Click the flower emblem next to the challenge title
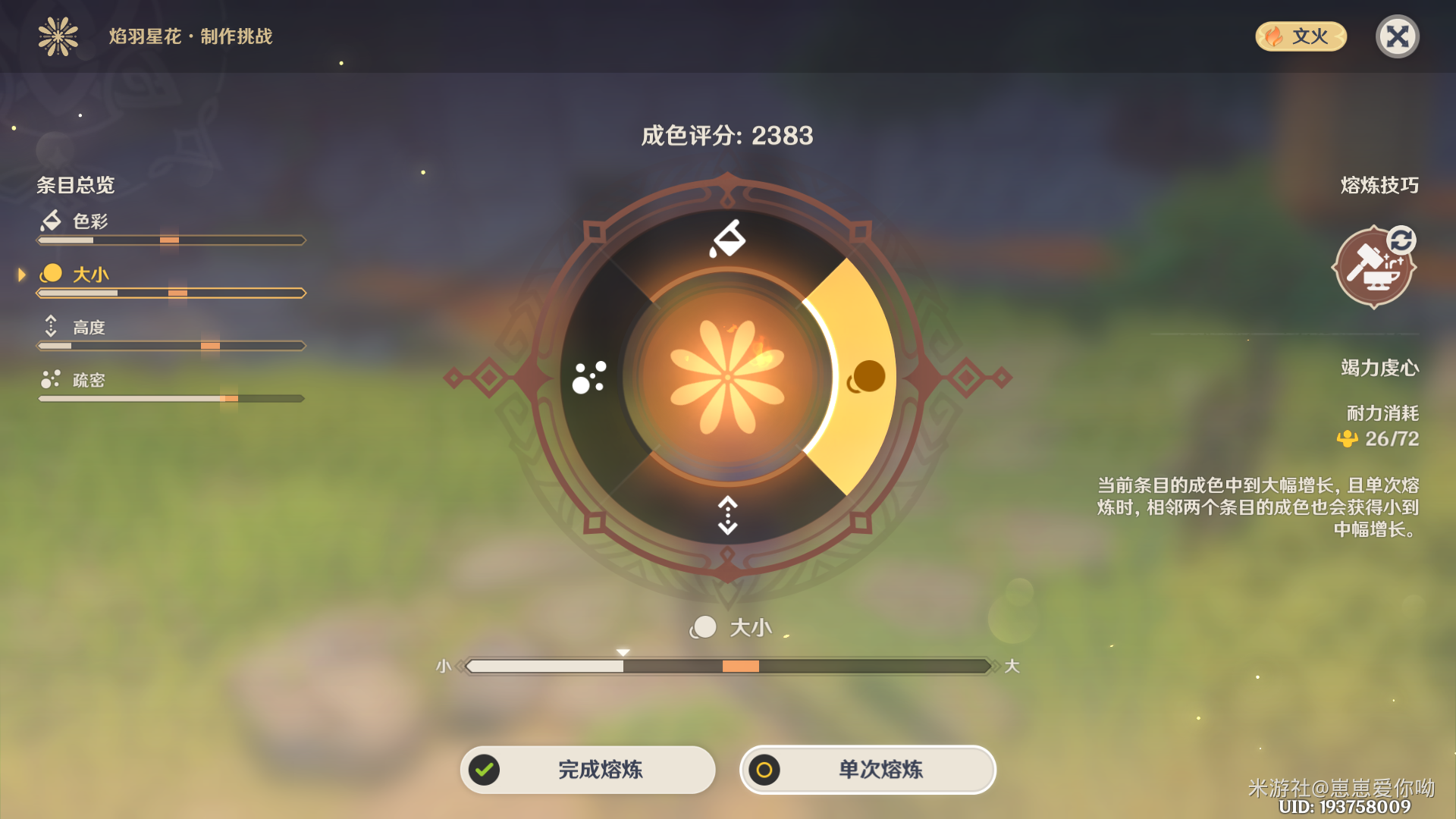This screenshot has height=819, width=1456. (58, 36)
